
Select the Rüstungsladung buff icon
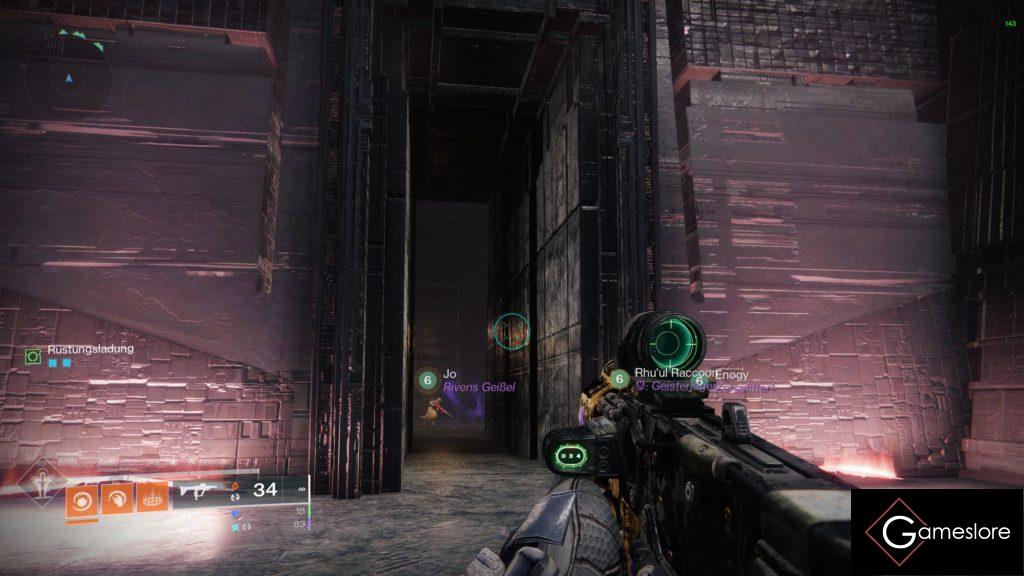click(33, 354)
